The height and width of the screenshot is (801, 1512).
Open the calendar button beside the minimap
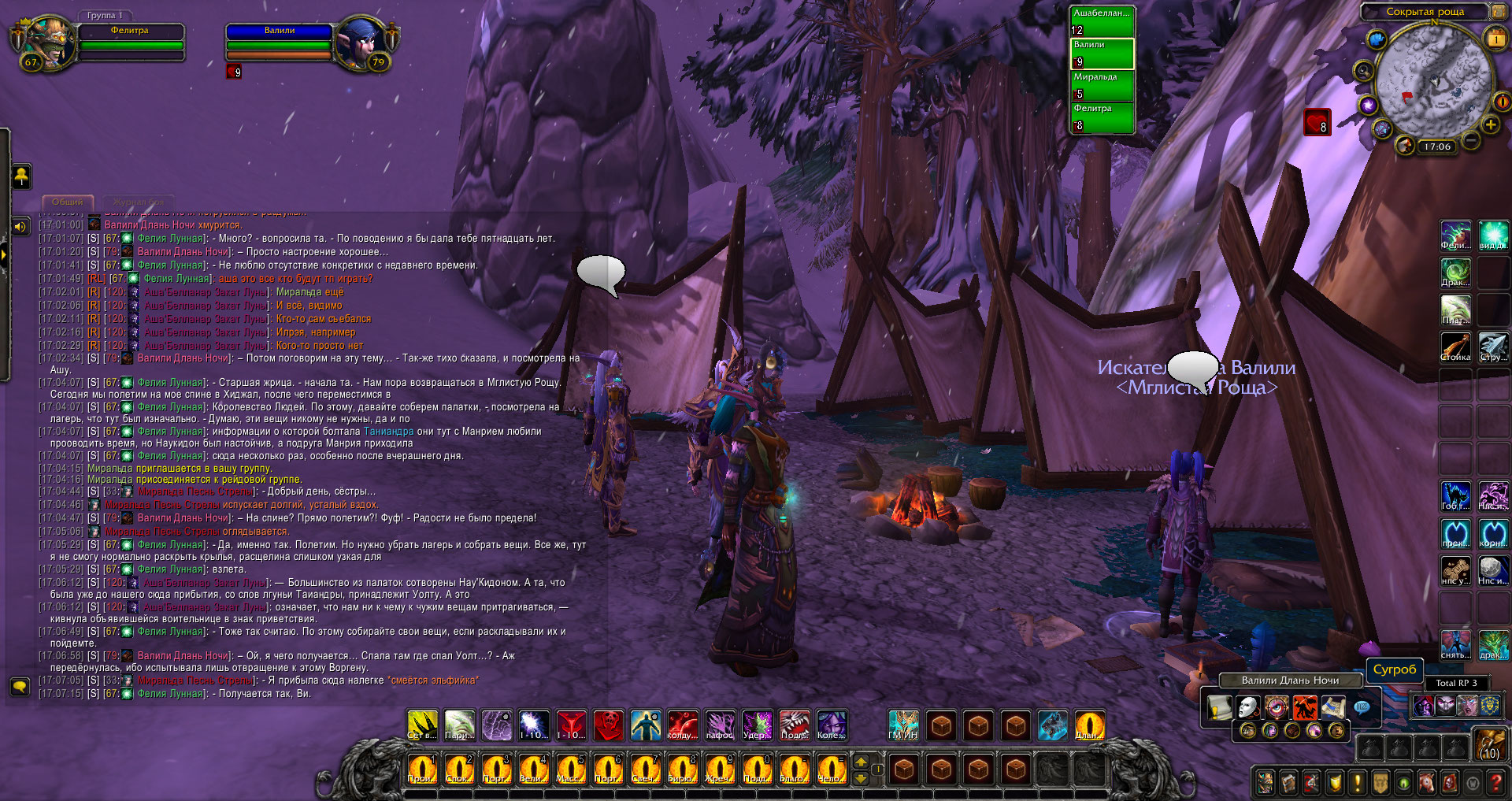coord(1495,39)
